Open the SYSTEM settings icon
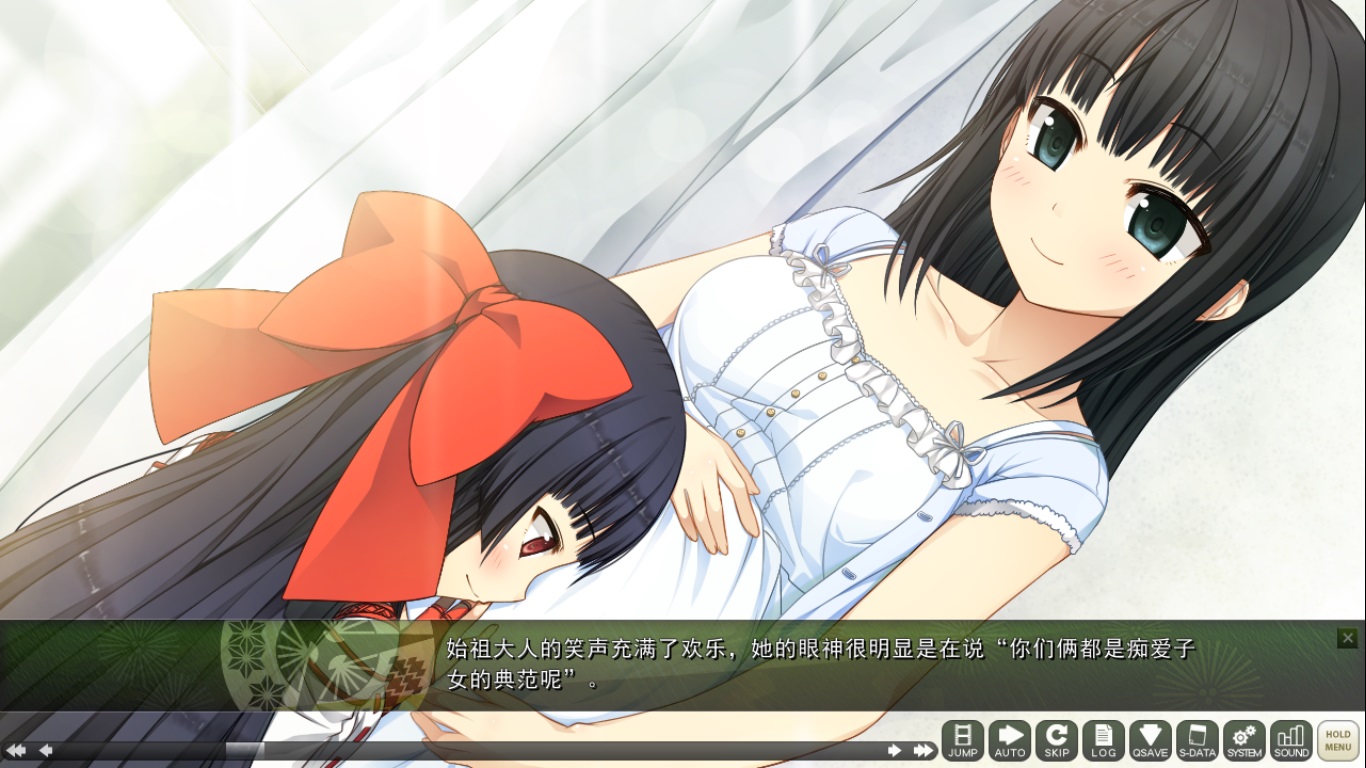The width and height of the screenshot is (1366, 768). click(x=1244, y=741)
